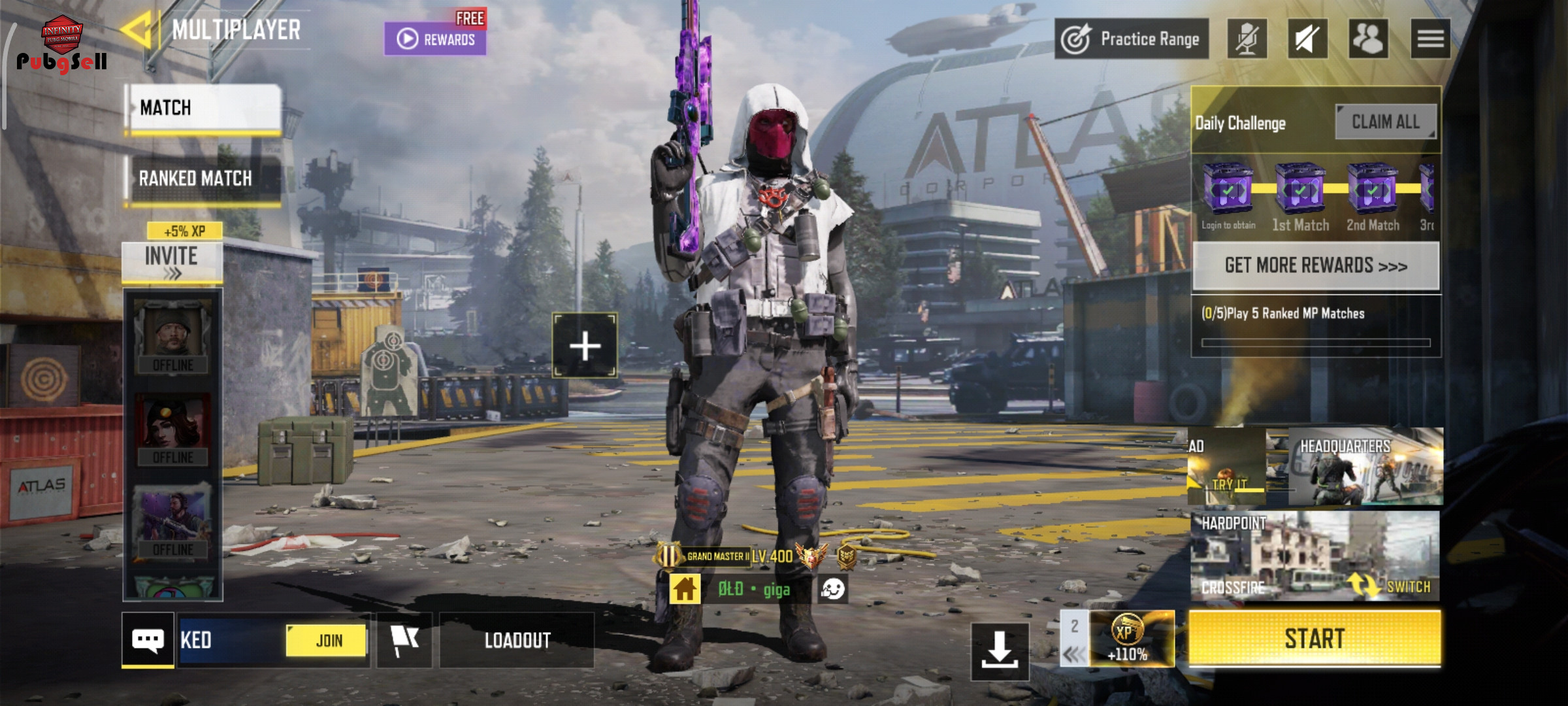Viewport: 1568px width, 706px height.
Task: Join the KED chat room
Action: coord(327,640)
